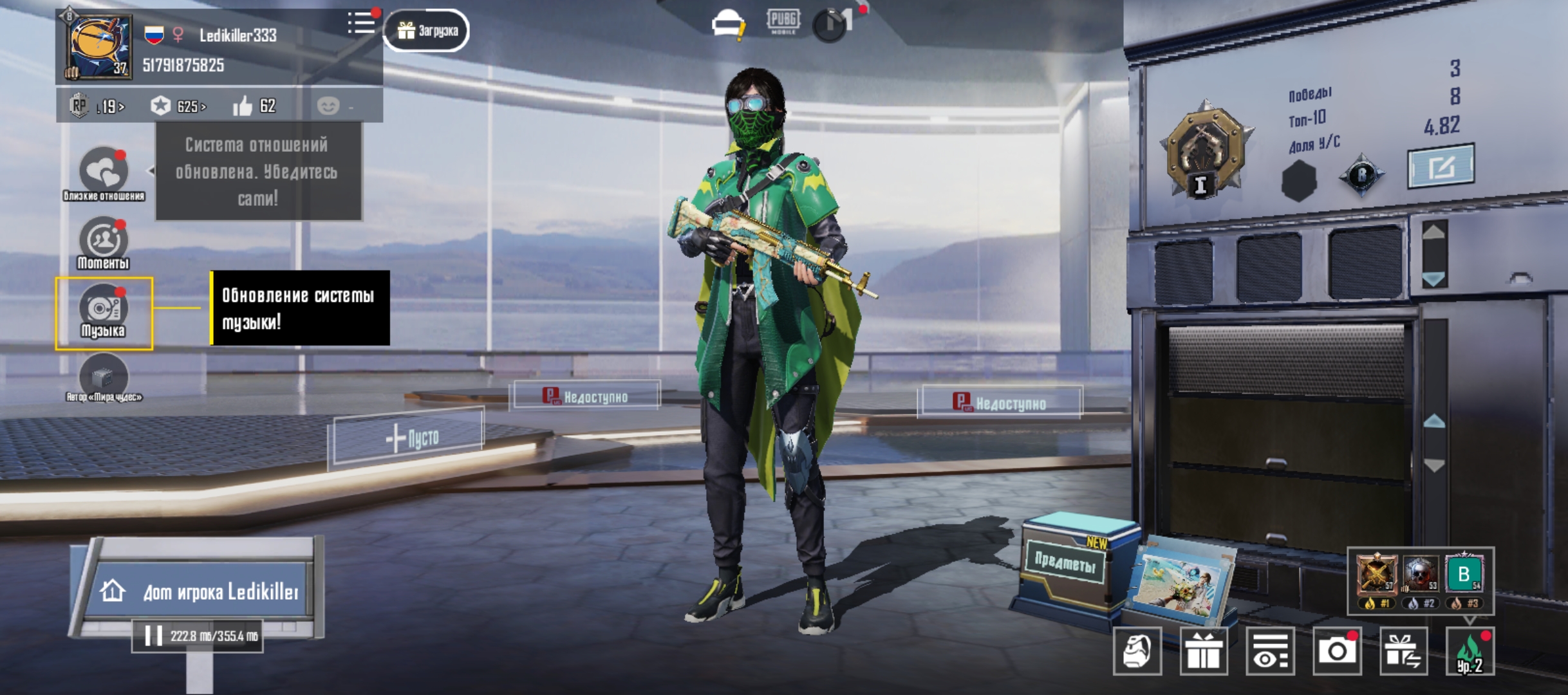The image size is (1568, 695).
Task: Switch to the helmet tab at top
Action: (x=728, y=24)
